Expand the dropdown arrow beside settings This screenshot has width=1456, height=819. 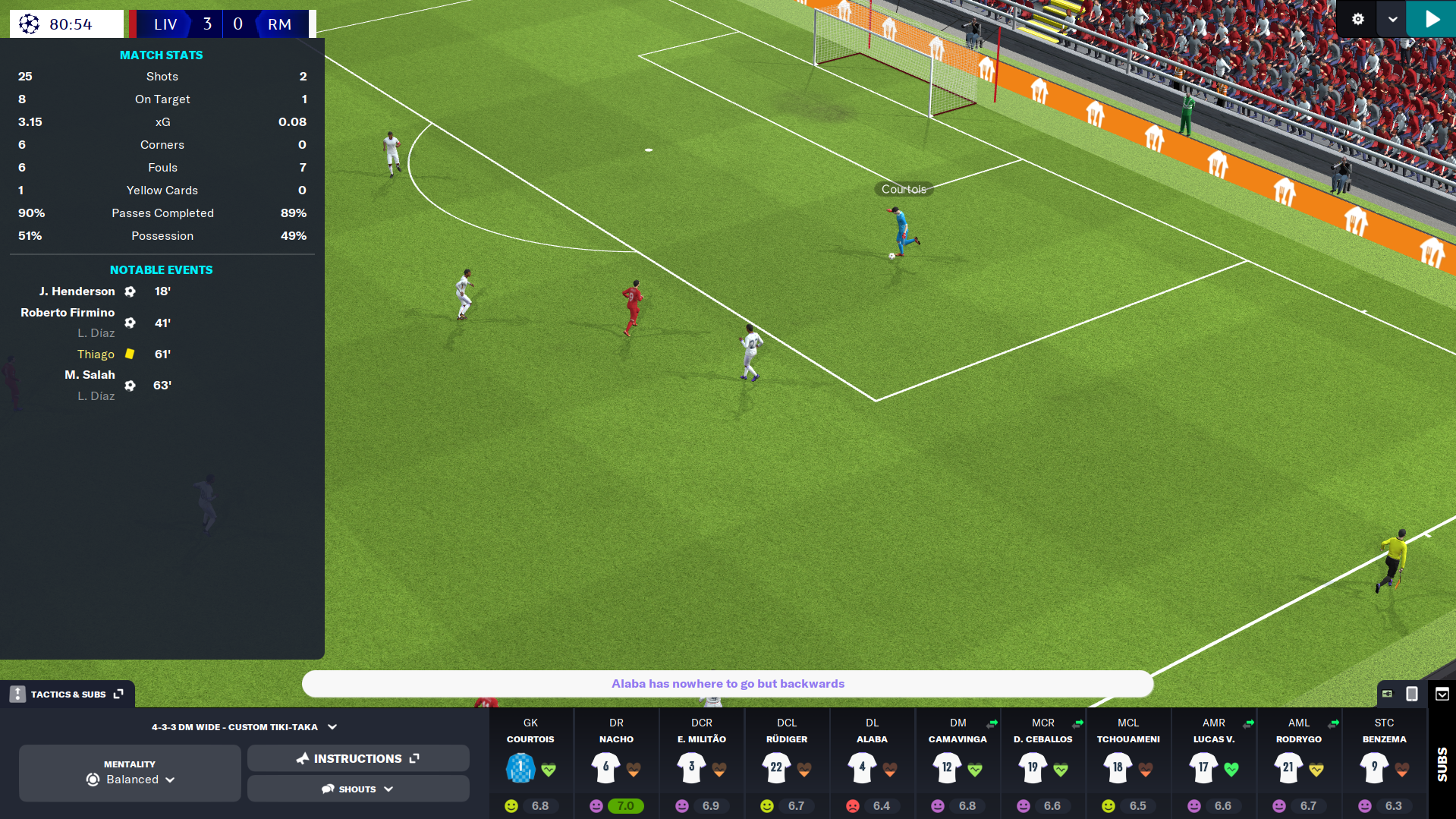(1392, 19)
